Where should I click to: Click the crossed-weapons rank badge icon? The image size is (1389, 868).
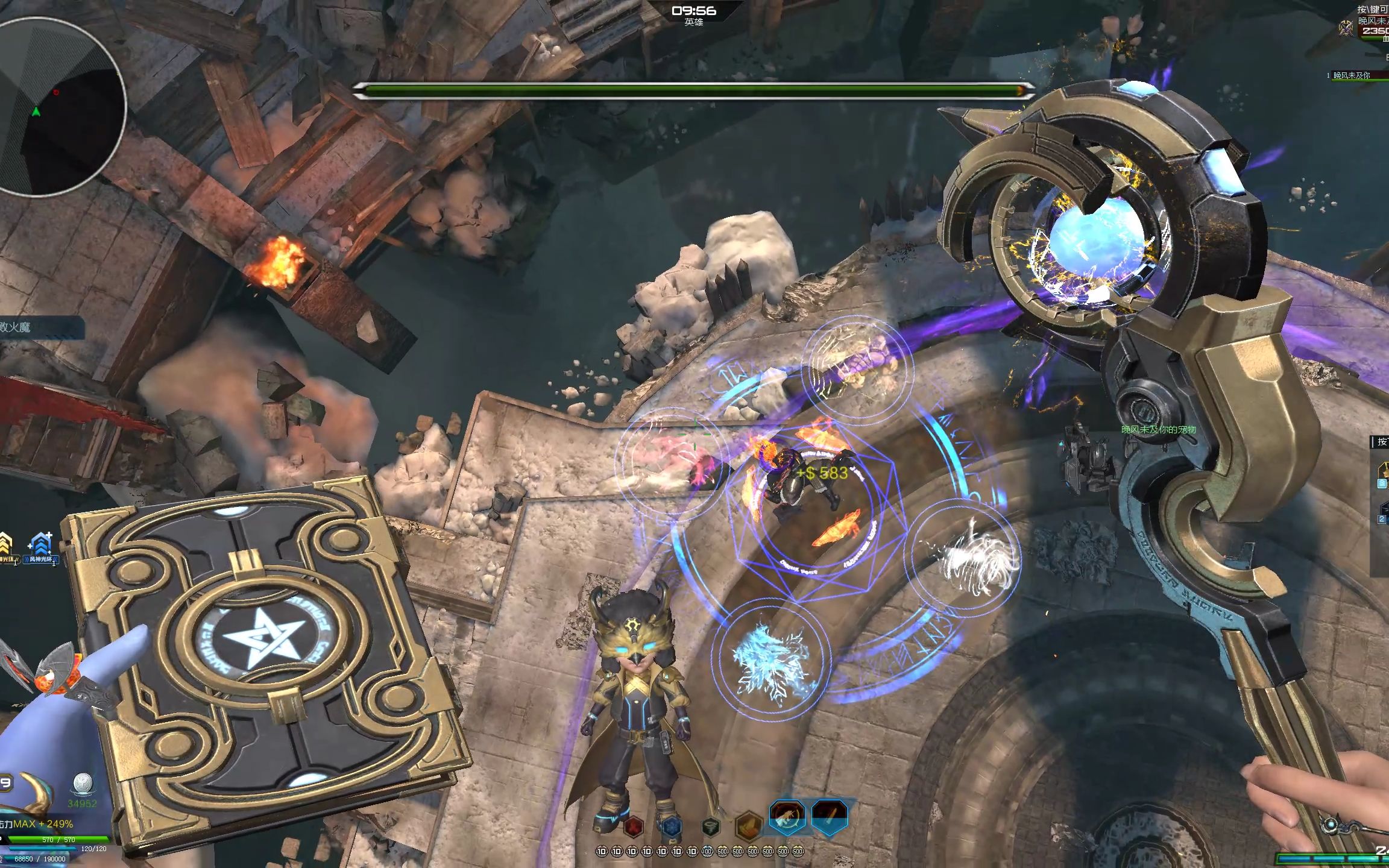click(x=1346, y=28)
